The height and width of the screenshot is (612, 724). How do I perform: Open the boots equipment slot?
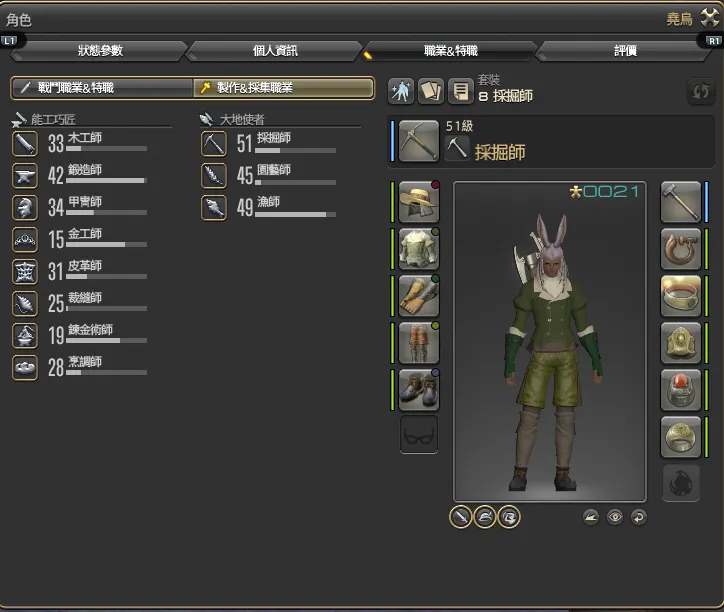tap(419, 389)
